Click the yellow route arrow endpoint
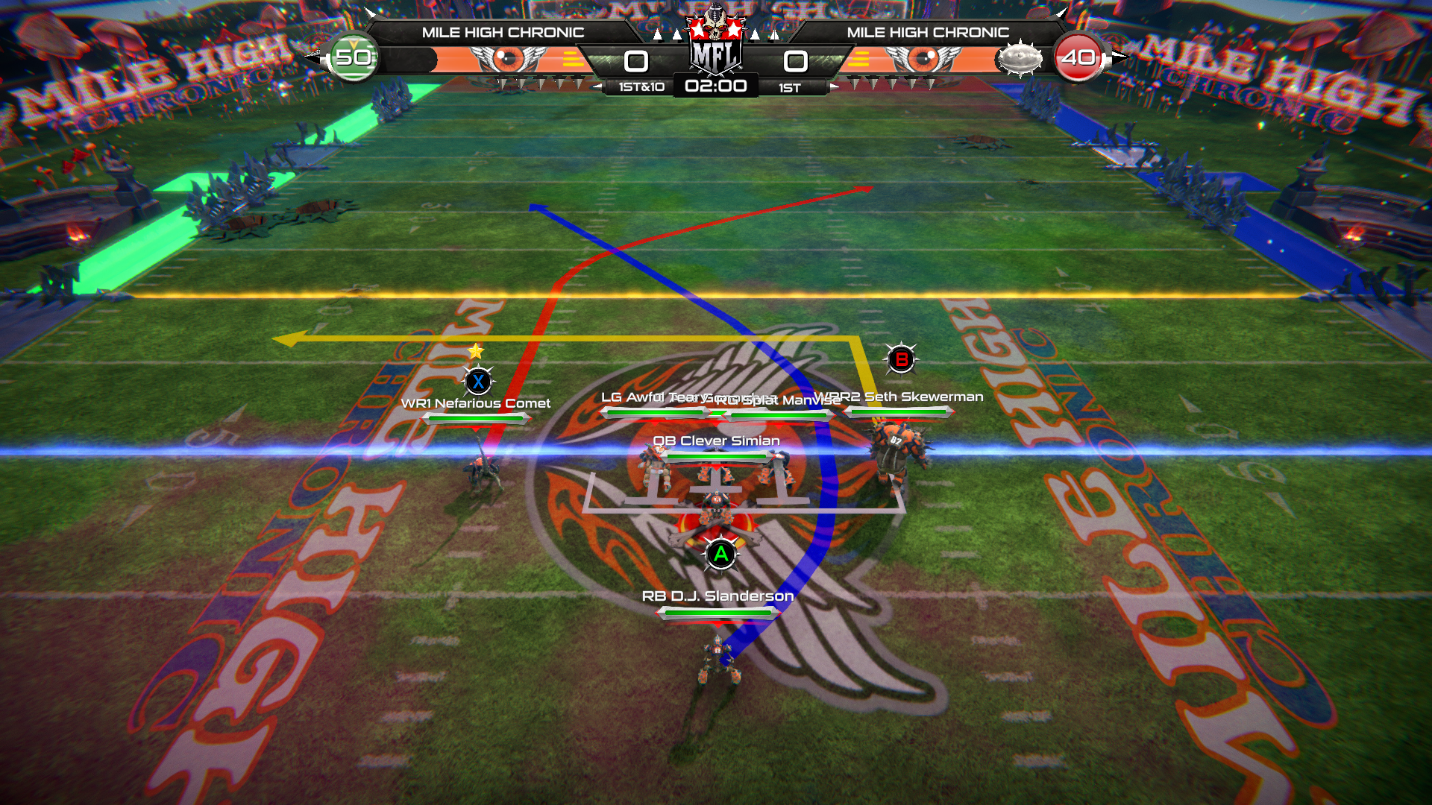Viewport: 1432px width, 805px height. [x=285, y=339]
